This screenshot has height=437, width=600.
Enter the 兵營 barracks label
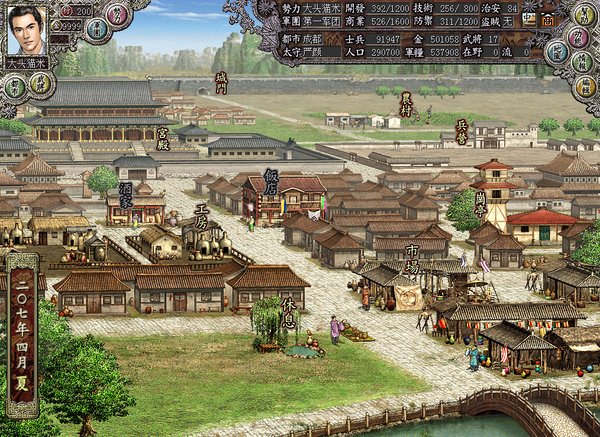(x=461, y=133)
